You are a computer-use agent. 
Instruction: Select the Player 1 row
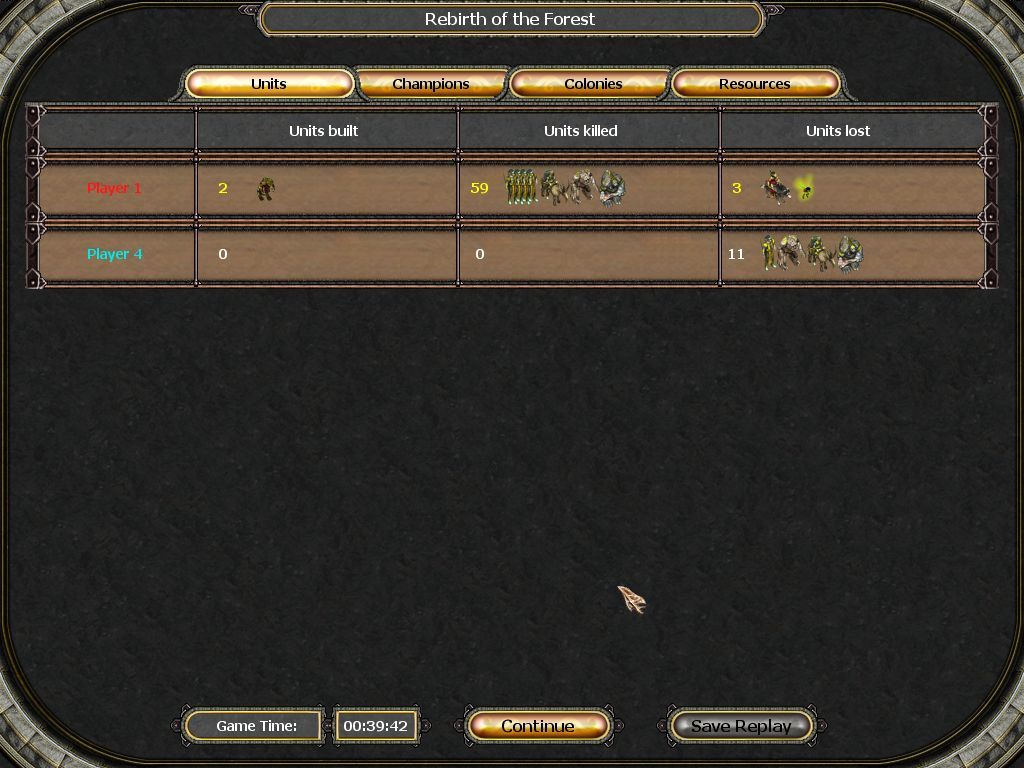tap(115, 188)
